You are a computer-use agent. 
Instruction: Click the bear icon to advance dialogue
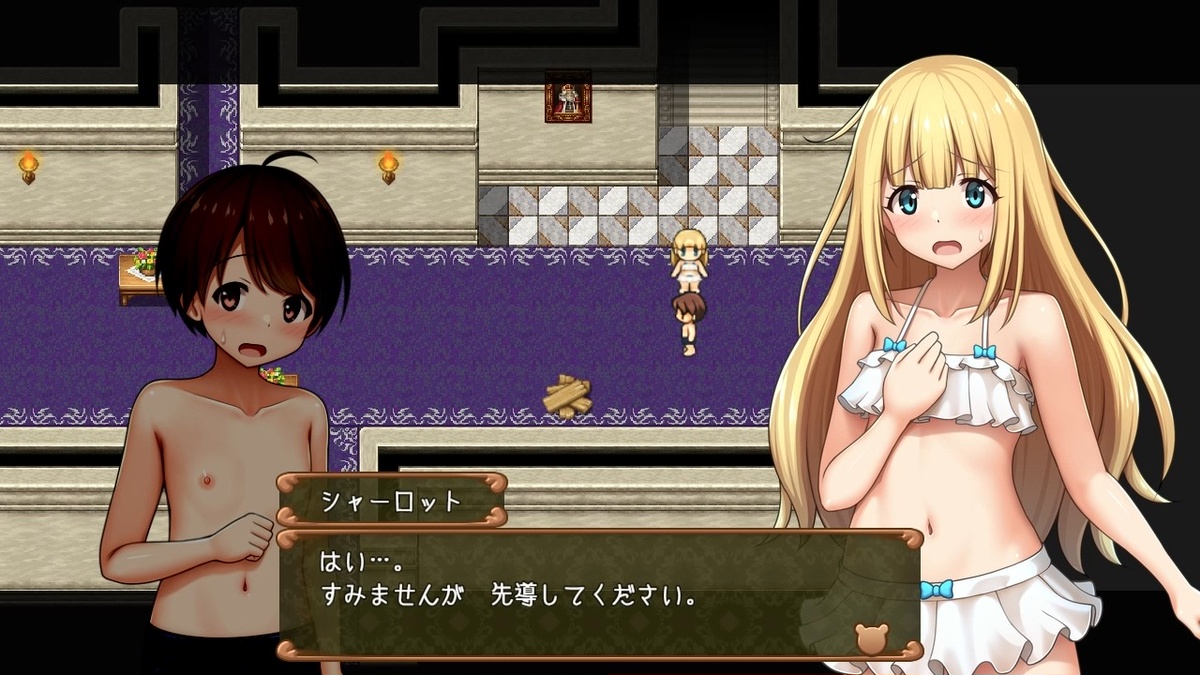(x=871, y=638)
